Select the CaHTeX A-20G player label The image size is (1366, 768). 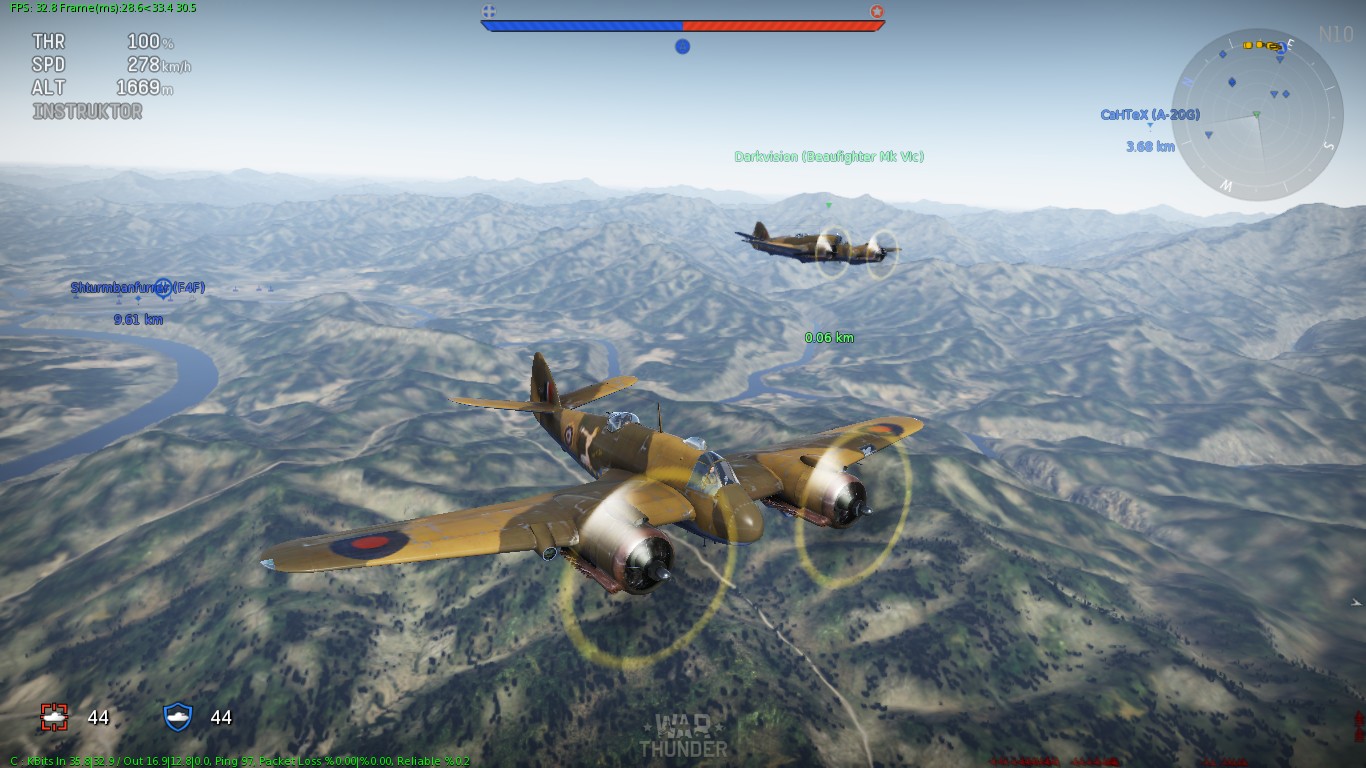[1149, 115]
